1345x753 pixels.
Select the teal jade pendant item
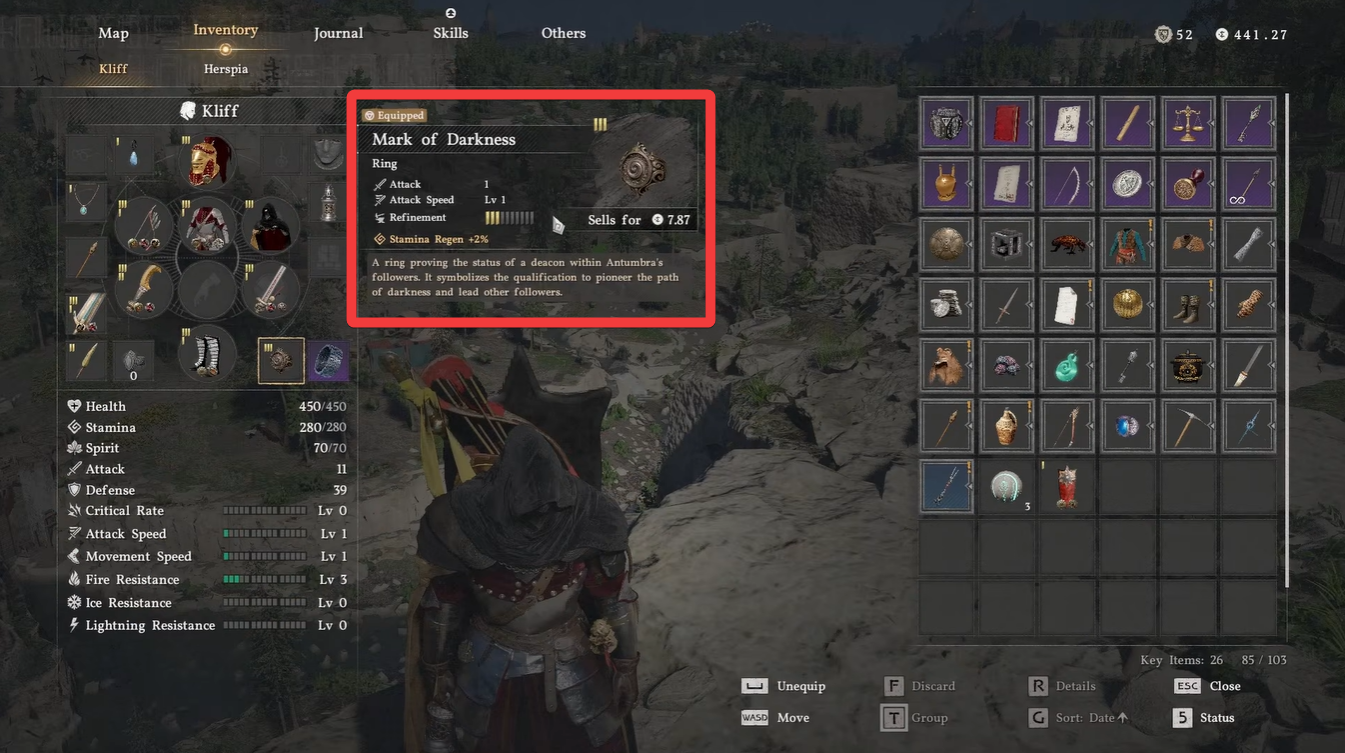pos(1067,364)
